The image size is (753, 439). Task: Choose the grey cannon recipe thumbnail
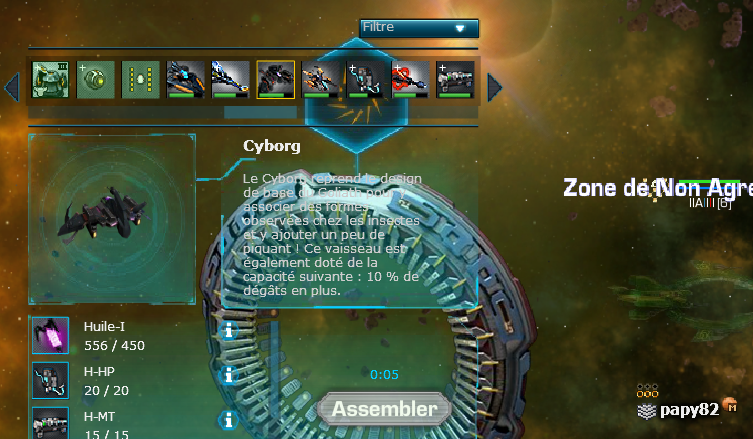click(x=455, y=80)
